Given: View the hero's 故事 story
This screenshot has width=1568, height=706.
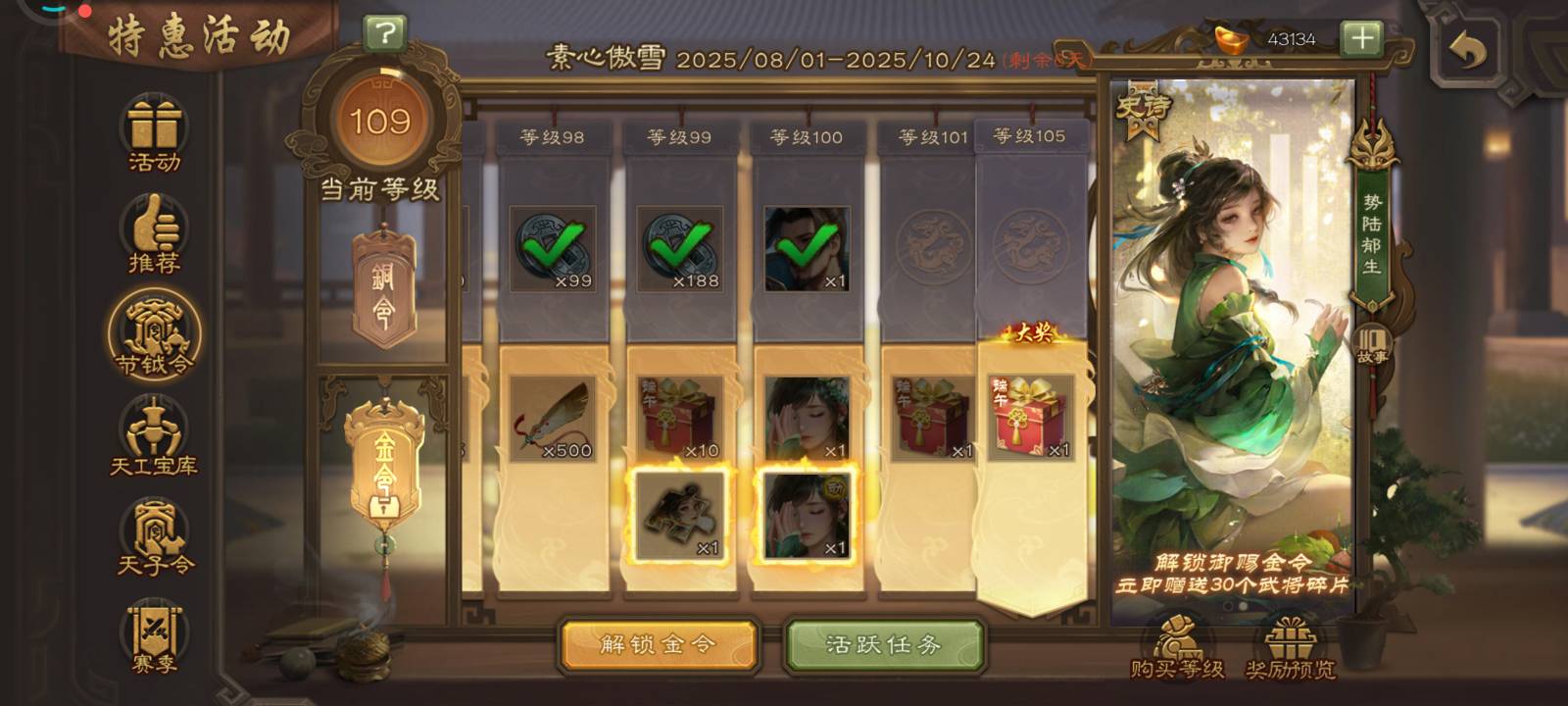Looking at the screenshot, I should [x=1372, y=345].
